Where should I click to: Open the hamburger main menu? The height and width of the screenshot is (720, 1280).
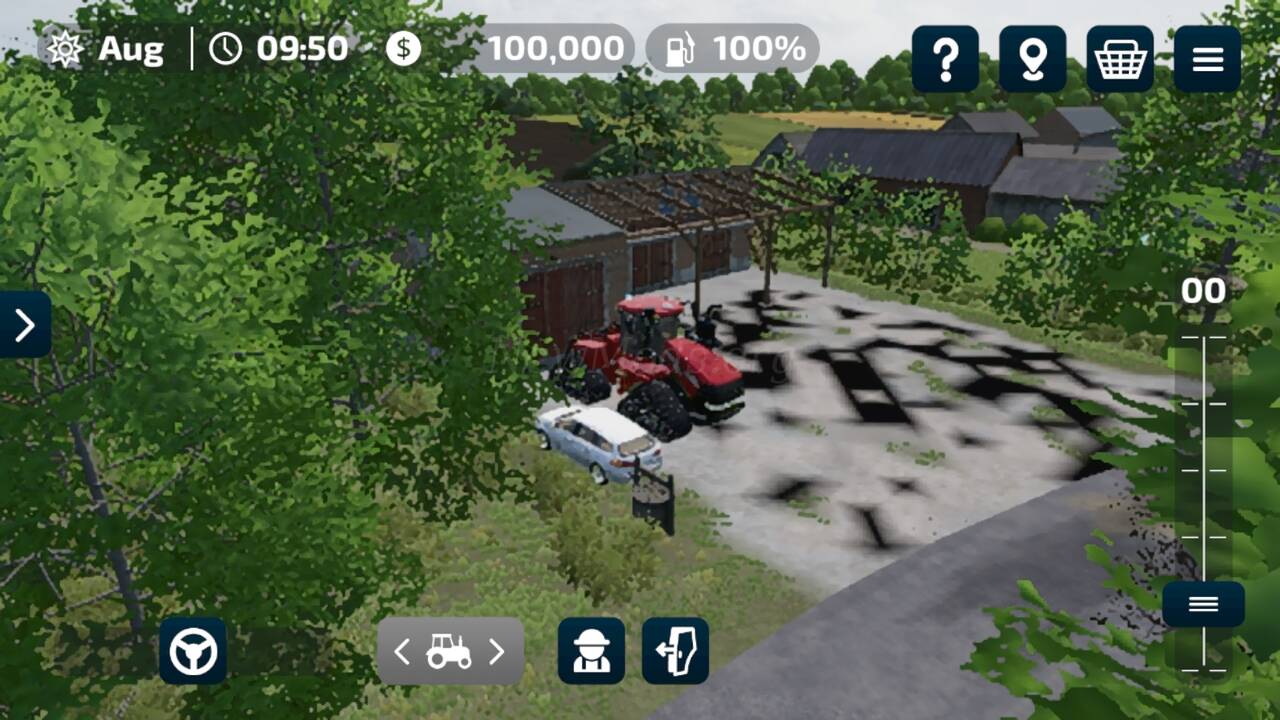tap(1207, 60)
